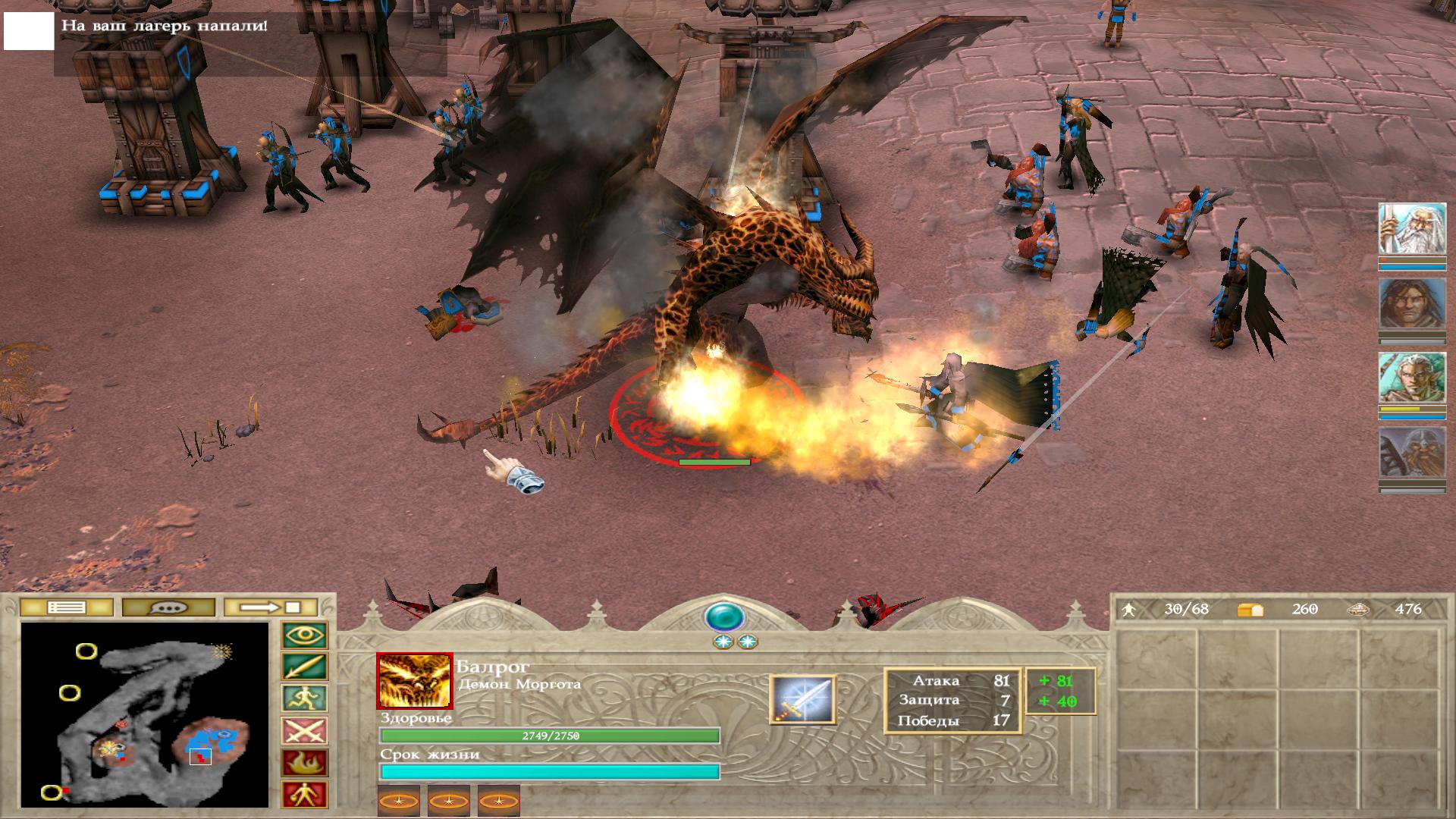Activate the green eye command icon
Screen dimensions: 1456x819
[305, 635]
